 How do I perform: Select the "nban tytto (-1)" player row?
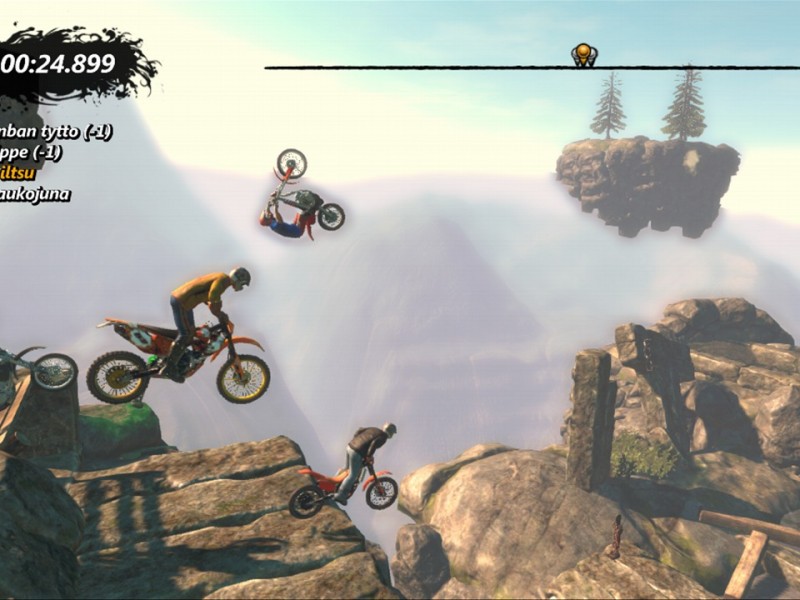click(56, 131)
